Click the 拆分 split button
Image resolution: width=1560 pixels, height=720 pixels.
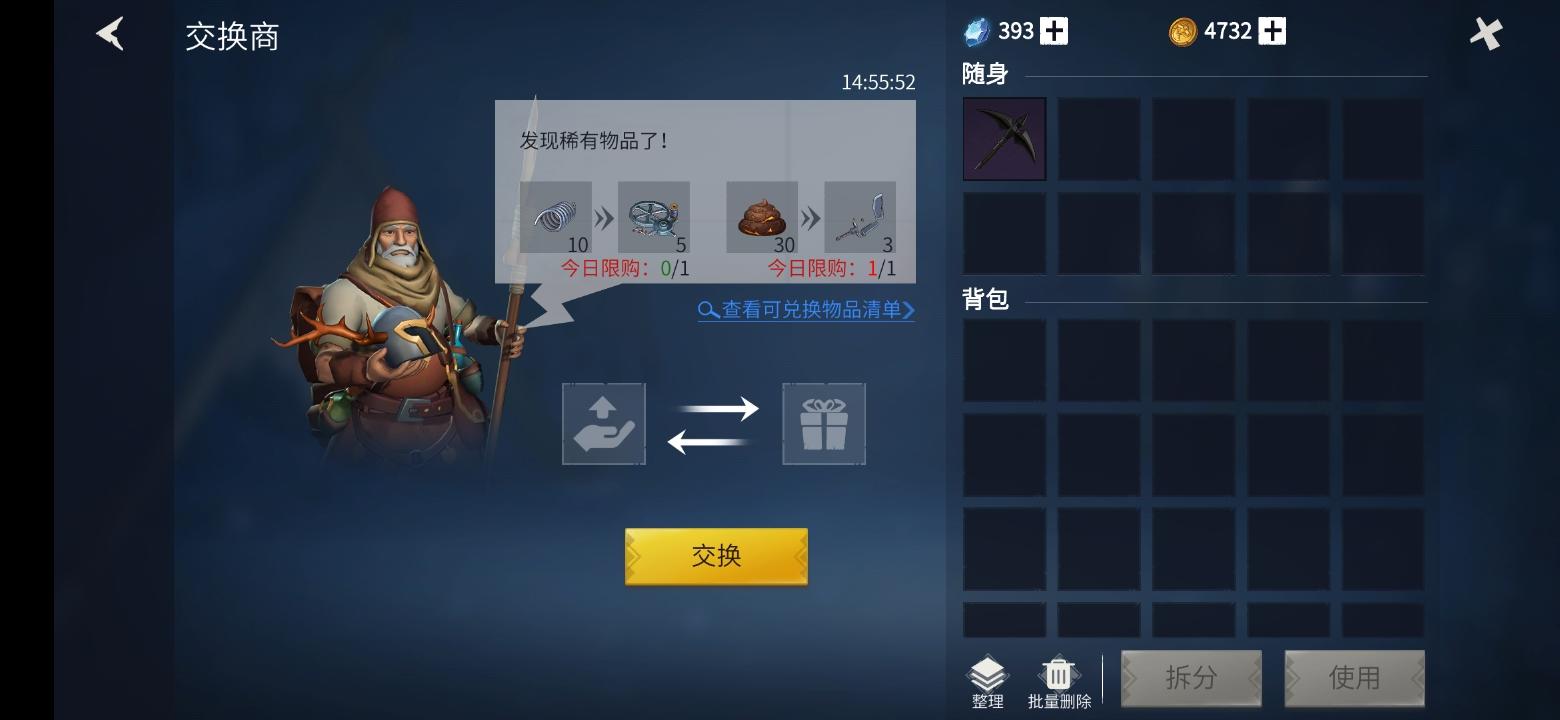point(1190,678)
